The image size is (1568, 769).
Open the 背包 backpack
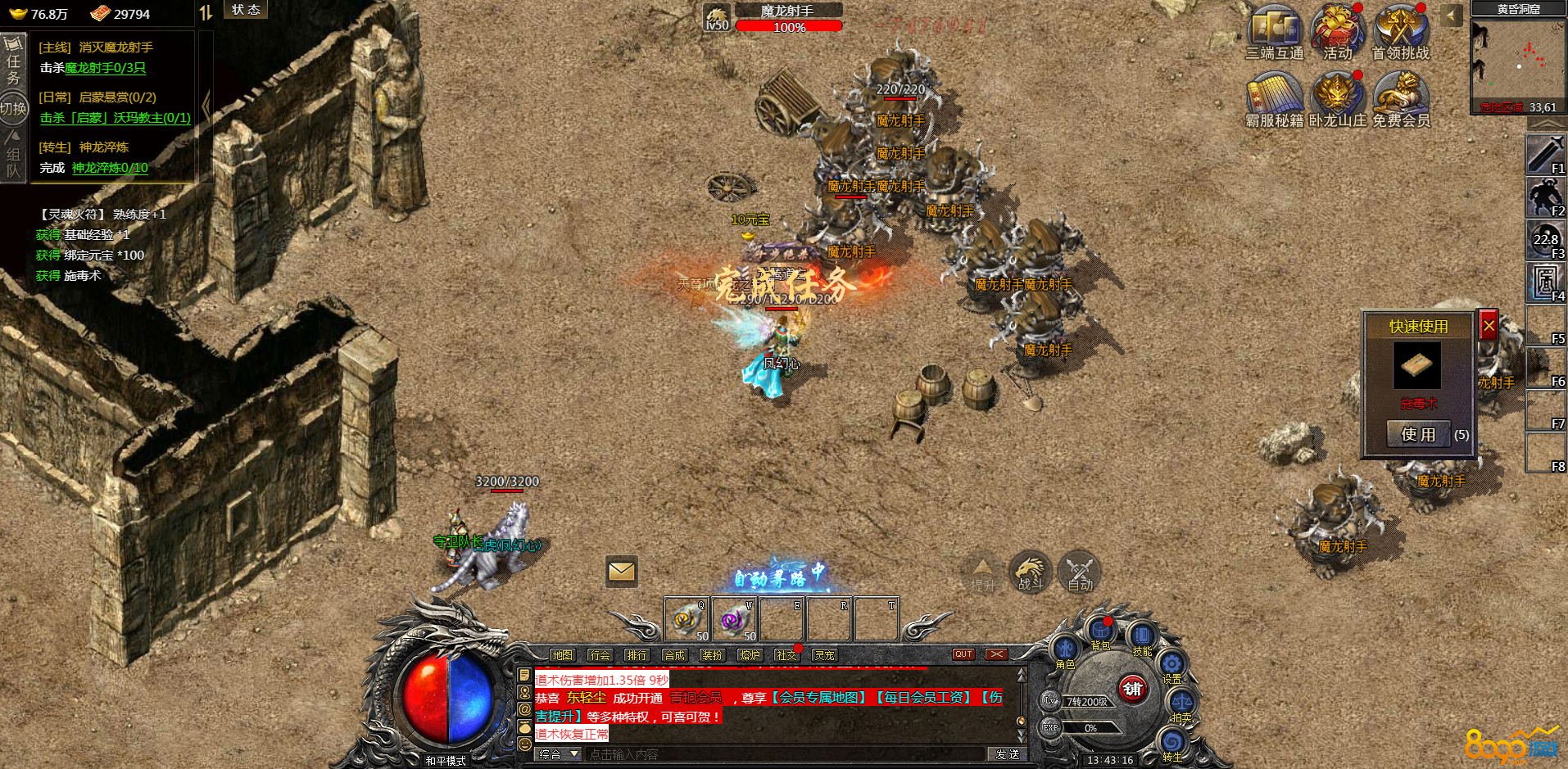point(1100,632)
